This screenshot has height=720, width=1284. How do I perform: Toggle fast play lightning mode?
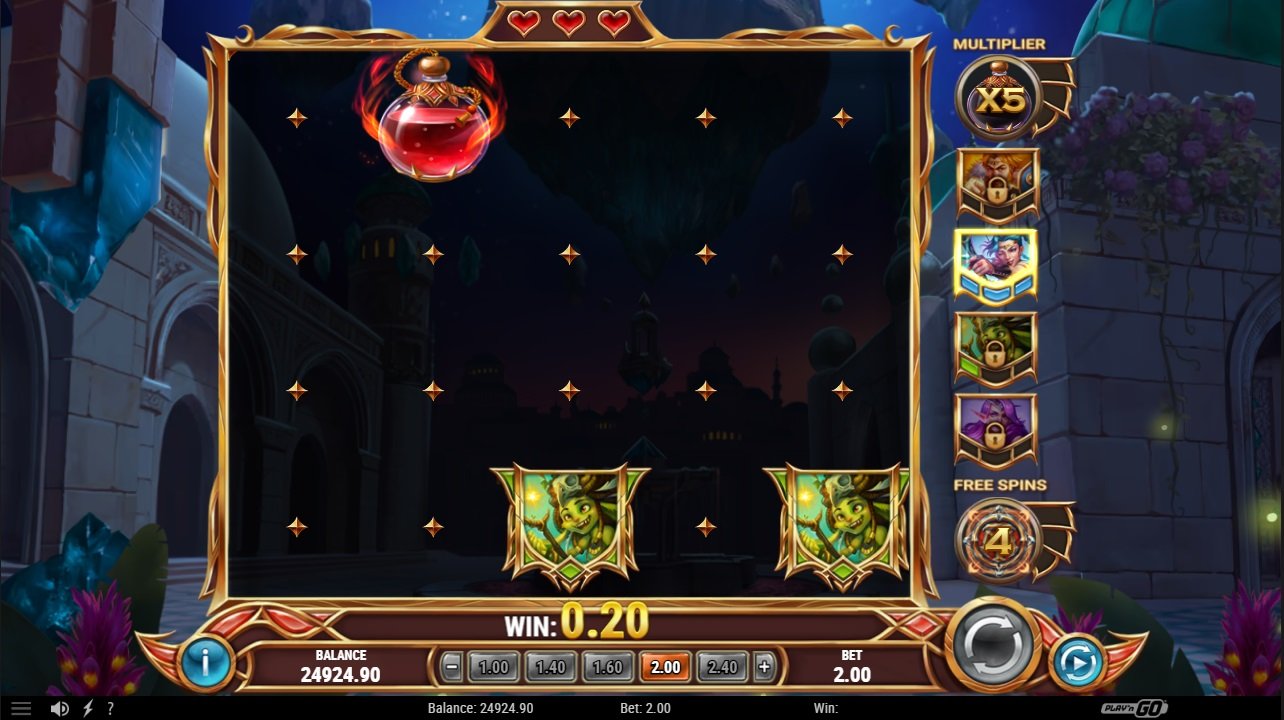click(x=86, y=708)
